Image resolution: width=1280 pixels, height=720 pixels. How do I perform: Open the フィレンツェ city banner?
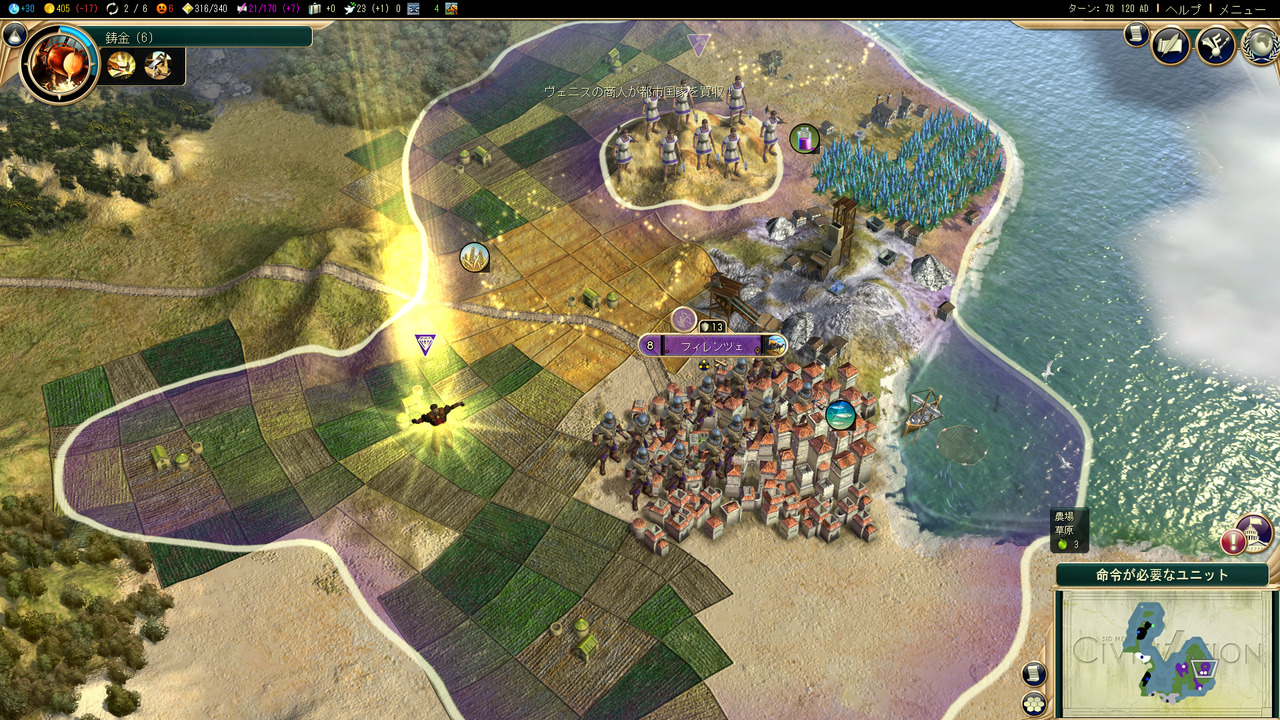tap(712, 346)
